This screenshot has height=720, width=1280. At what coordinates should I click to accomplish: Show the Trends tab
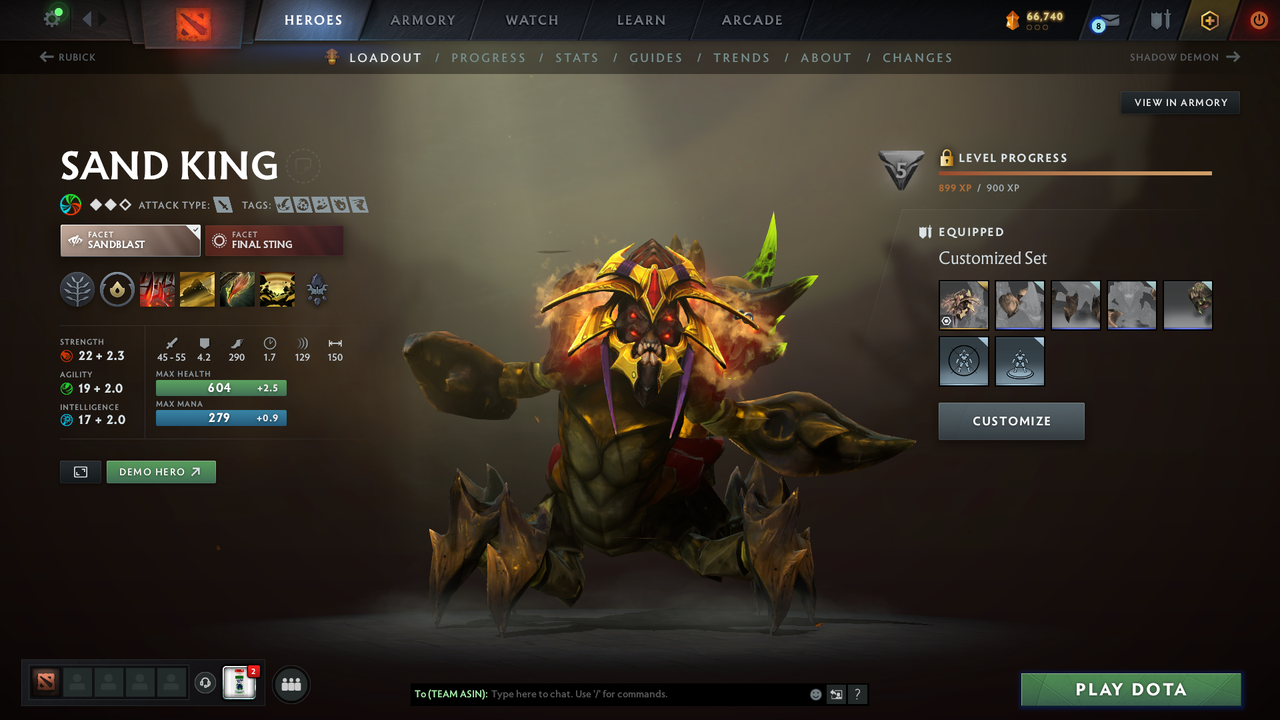tap(741, 58)
